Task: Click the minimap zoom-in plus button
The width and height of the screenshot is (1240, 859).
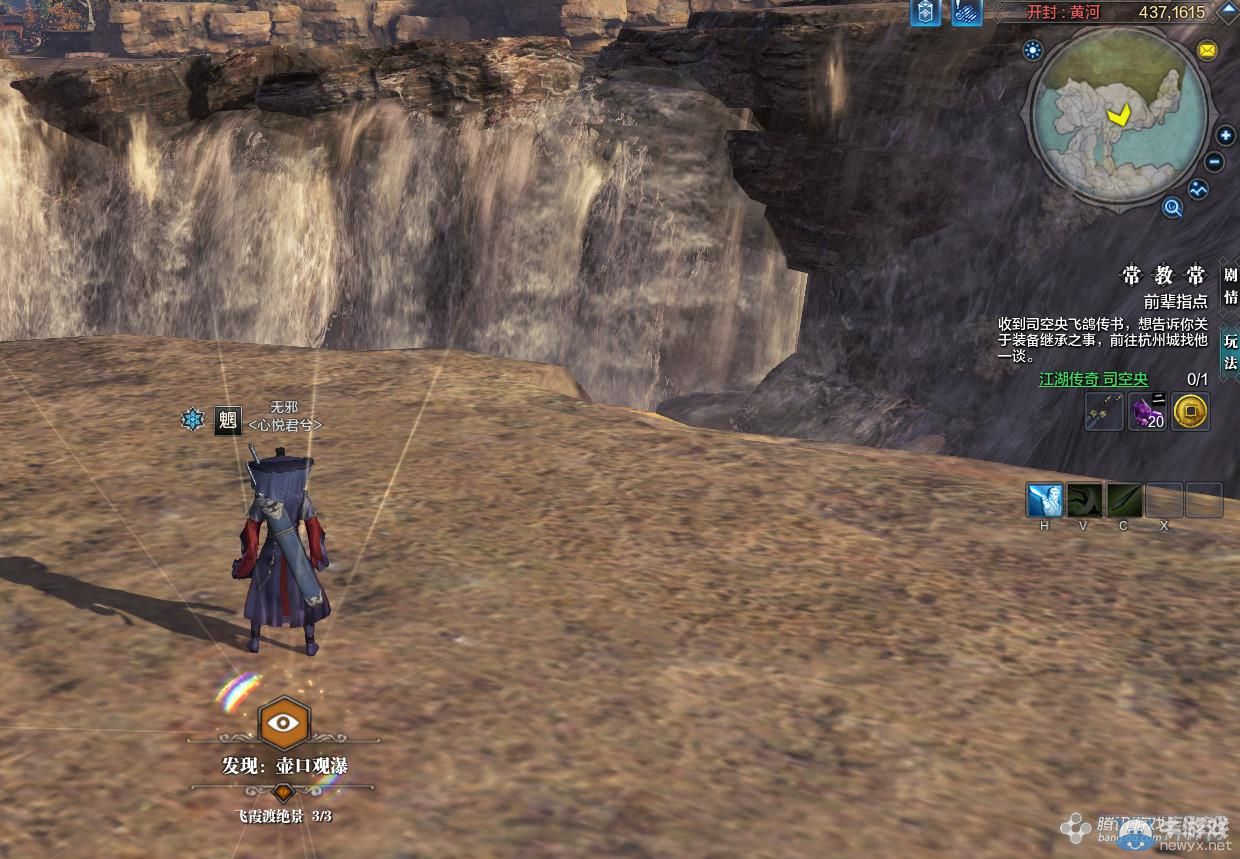Action: 1226,136
